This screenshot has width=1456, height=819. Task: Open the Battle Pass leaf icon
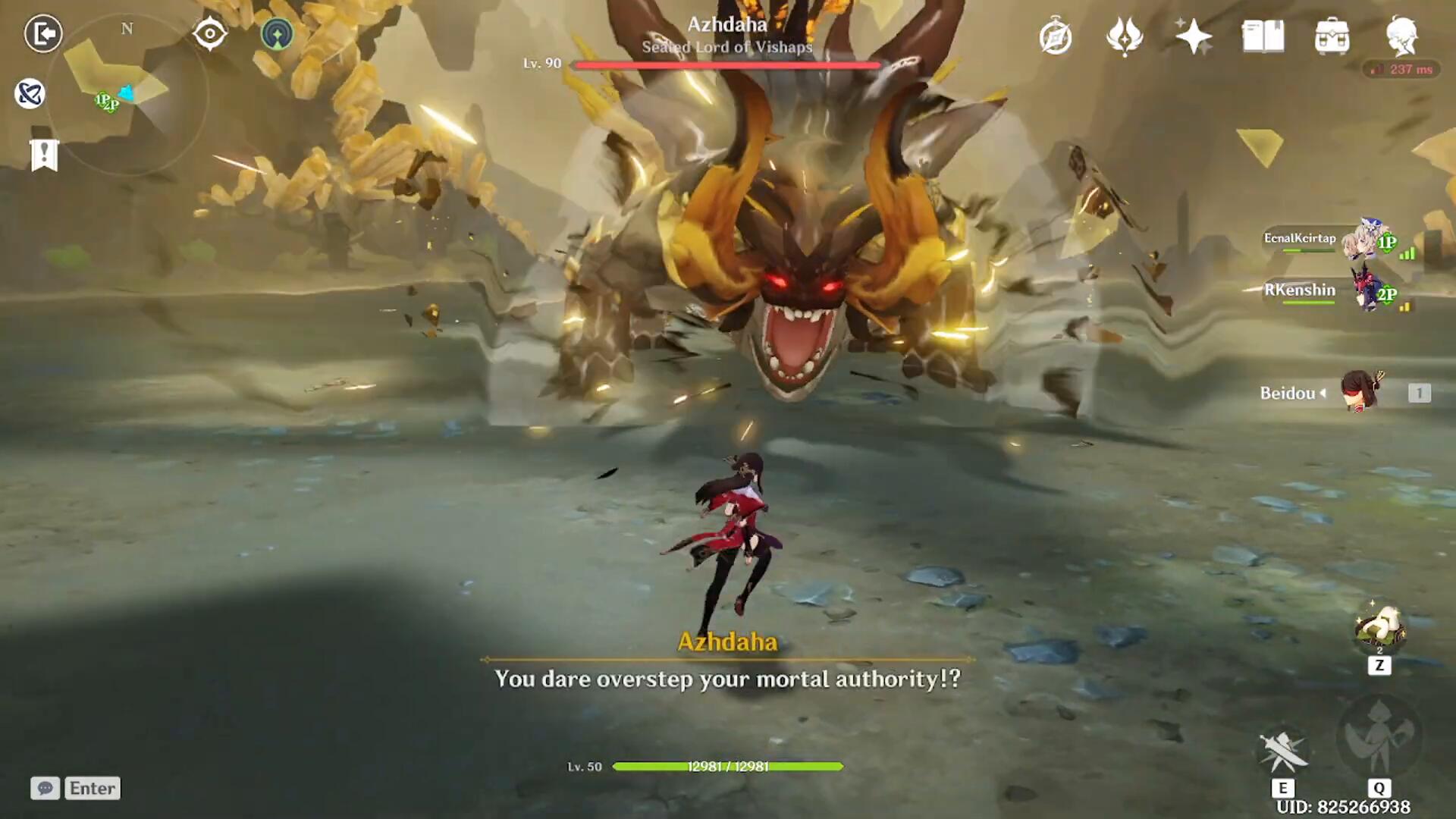point(1125,36)
